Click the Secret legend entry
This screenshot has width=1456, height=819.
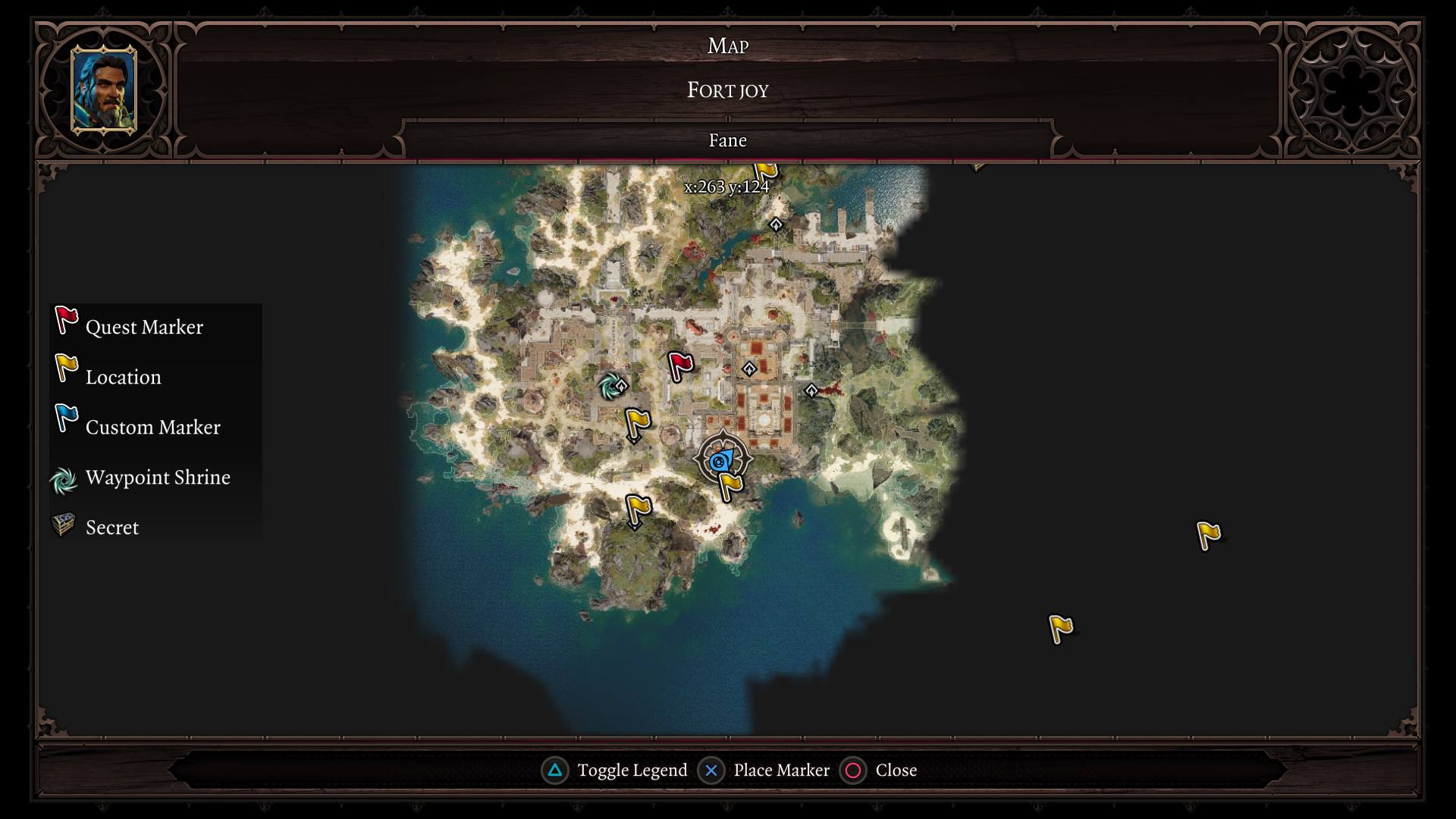(111, 527)
